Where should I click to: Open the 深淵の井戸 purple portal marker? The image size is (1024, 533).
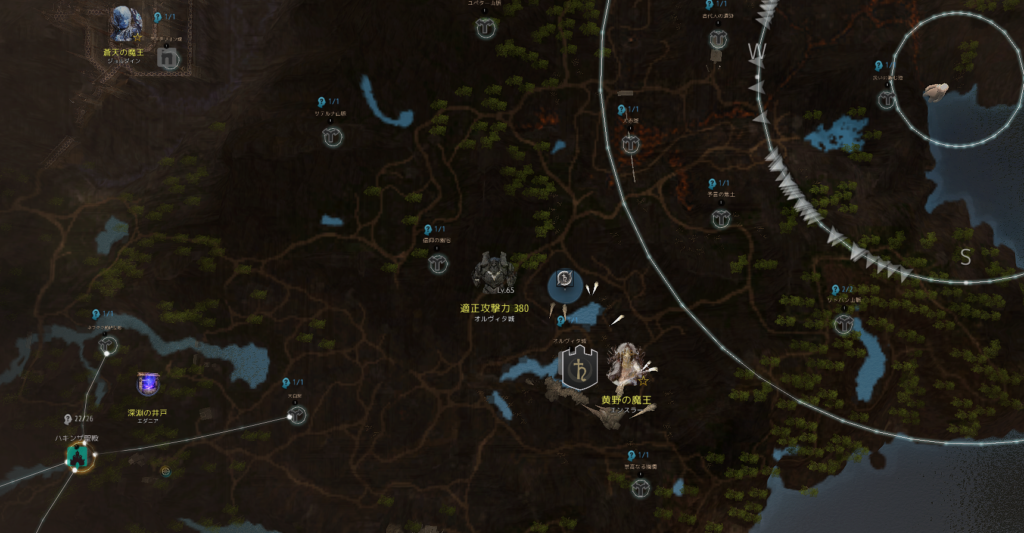[148, 383]
